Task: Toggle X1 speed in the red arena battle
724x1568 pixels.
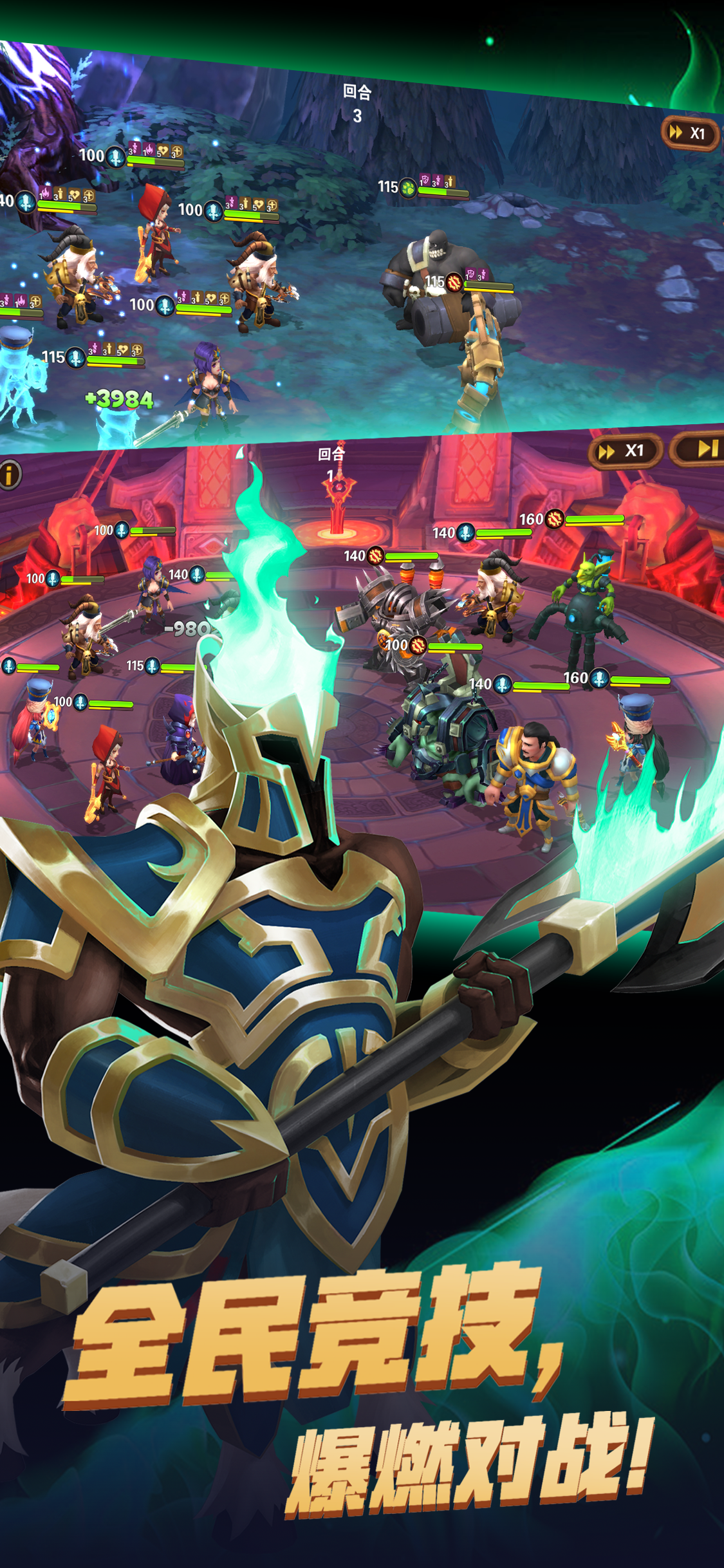Action: tap(624, 451)
